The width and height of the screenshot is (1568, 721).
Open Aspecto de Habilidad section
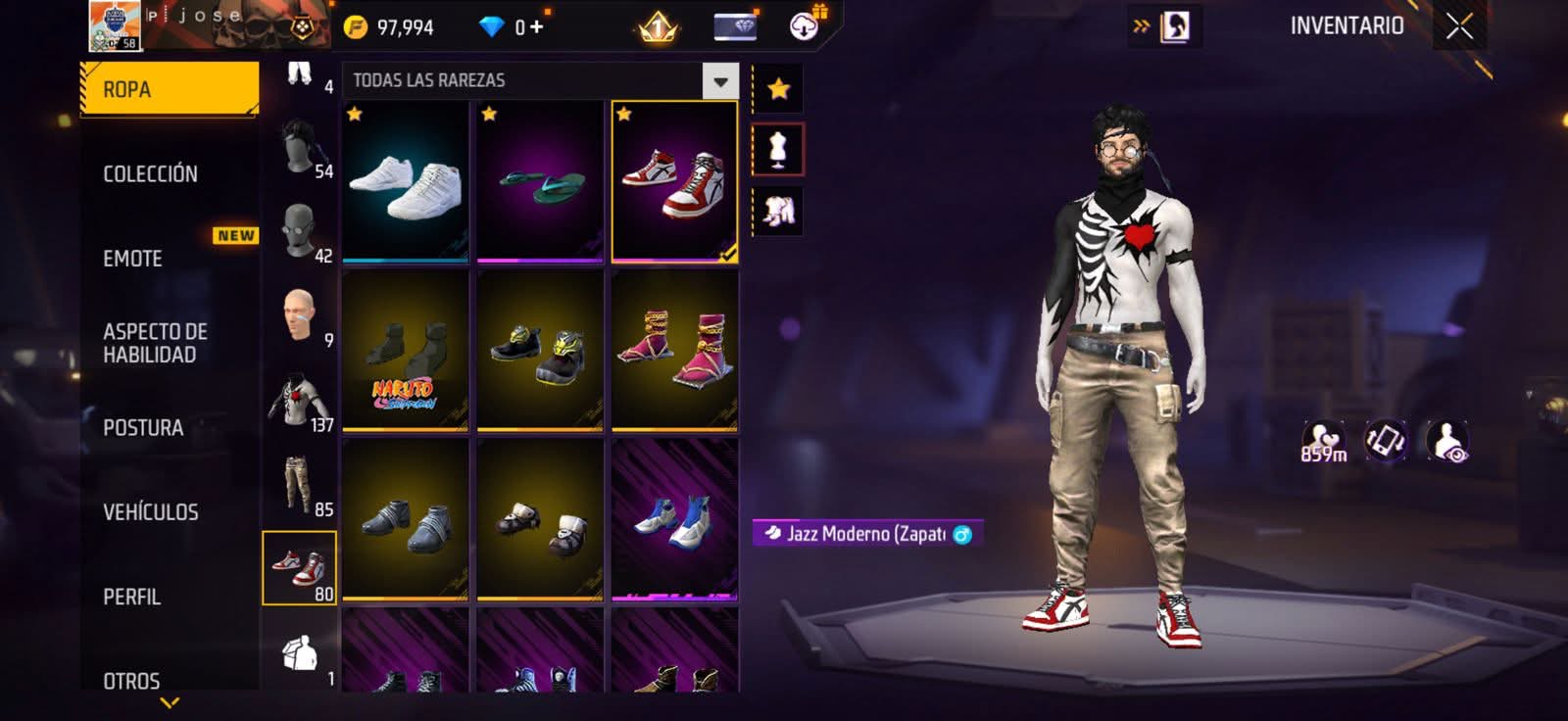[155, 343]
